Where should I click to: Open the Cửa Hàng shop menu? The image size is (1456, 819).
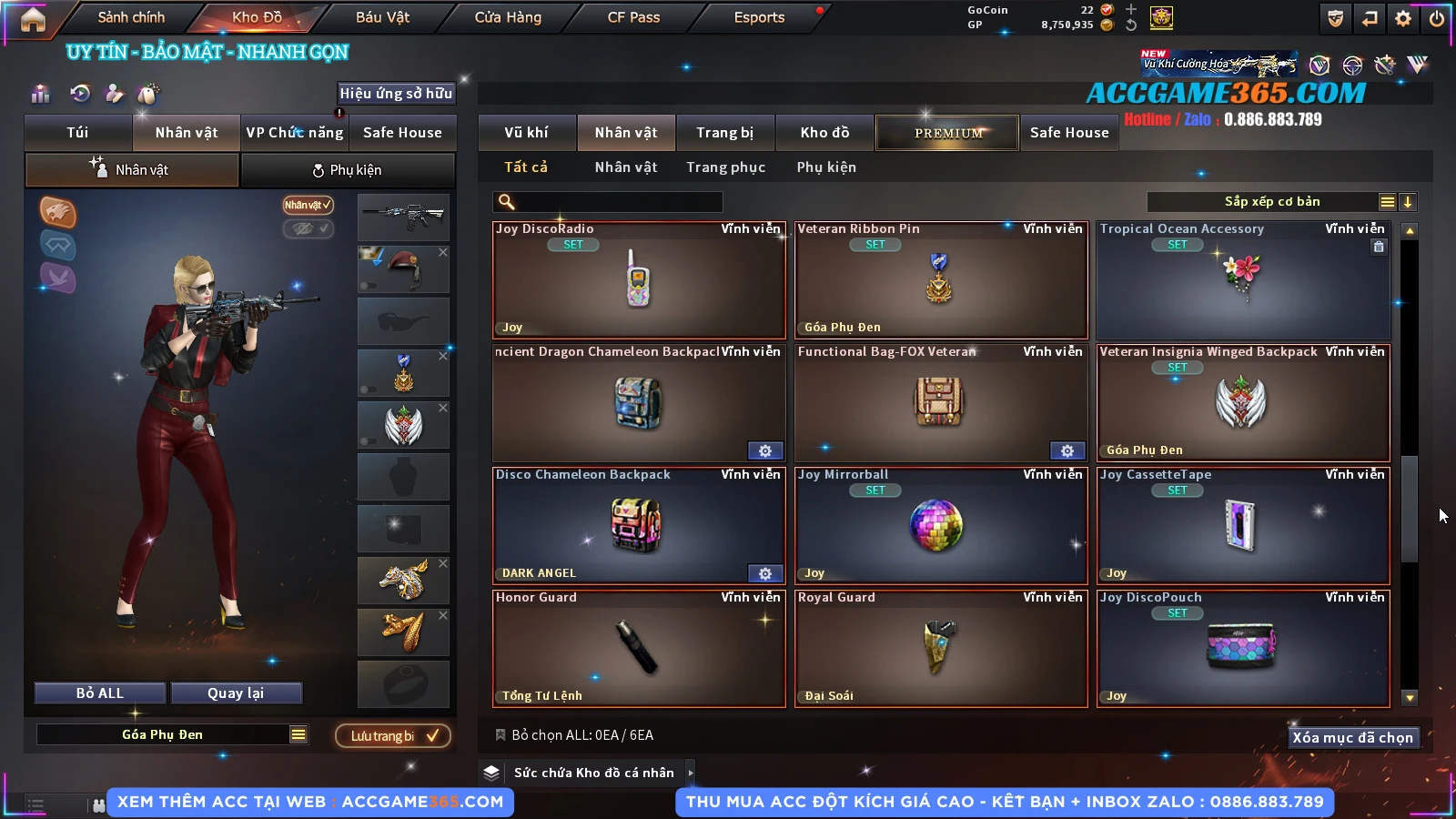click(x=508, y=17)
